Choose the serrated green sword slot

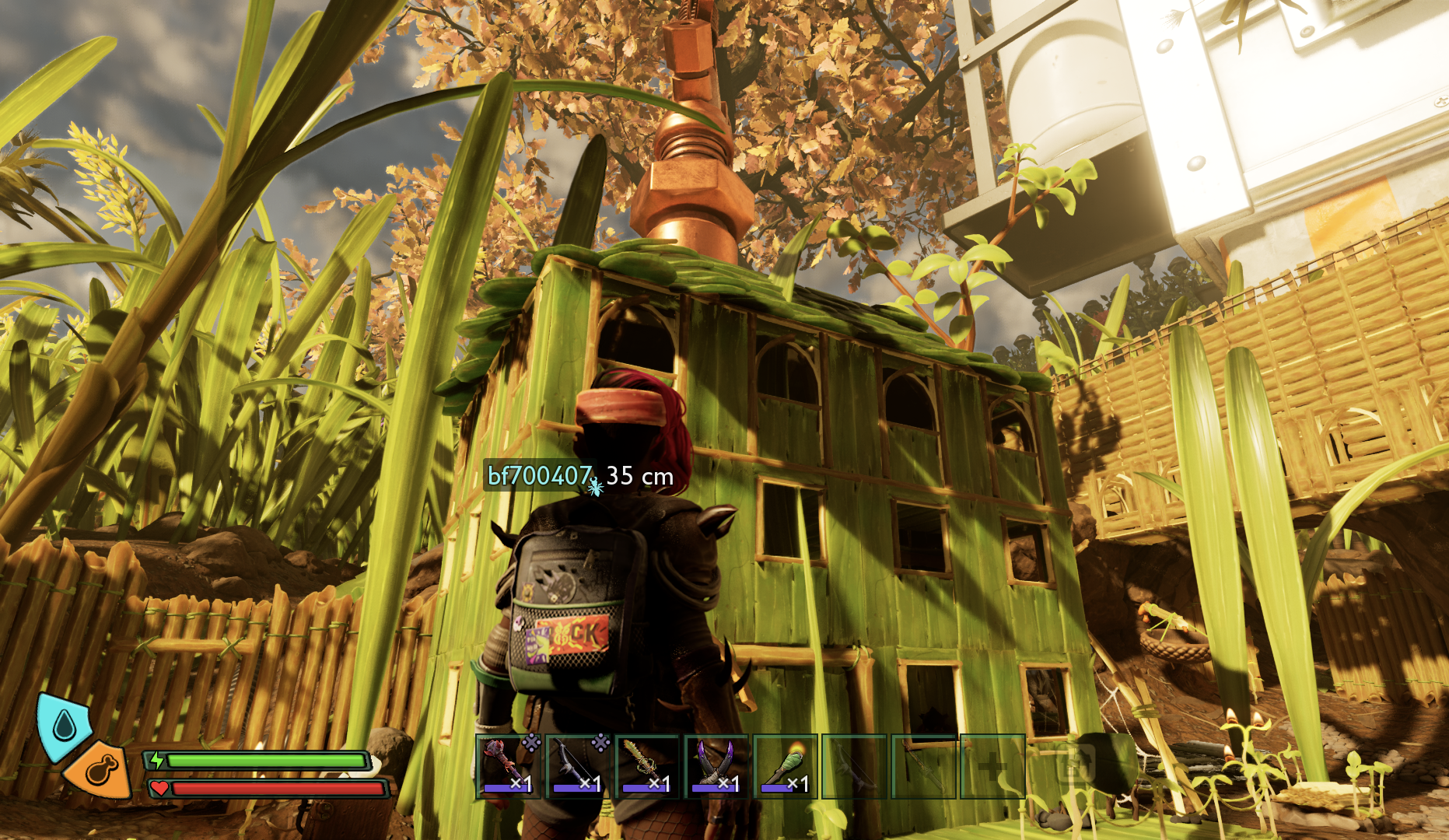(x=647, y=766)
